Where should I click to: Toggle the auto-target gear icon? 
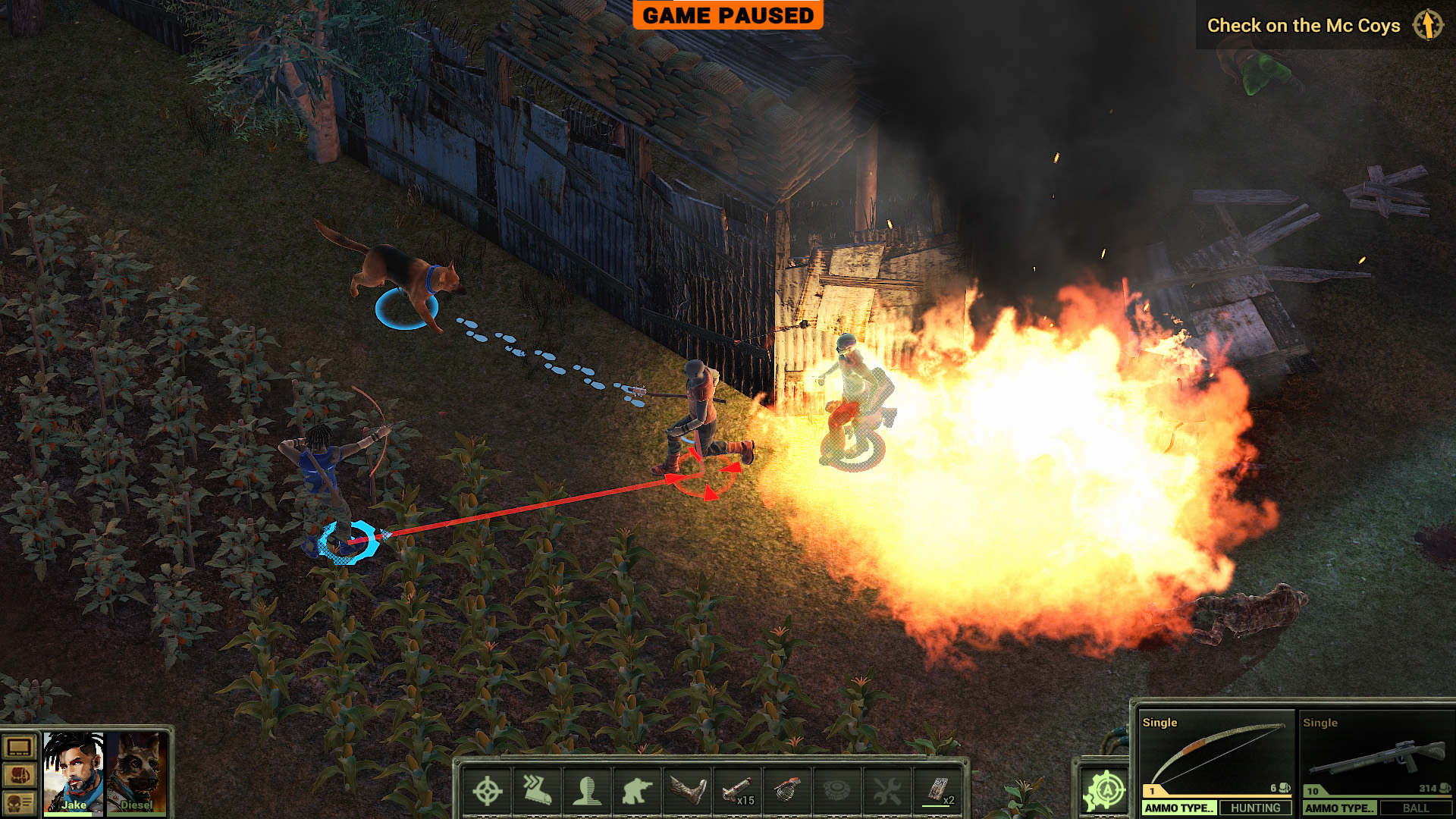tap(1105, 791)
